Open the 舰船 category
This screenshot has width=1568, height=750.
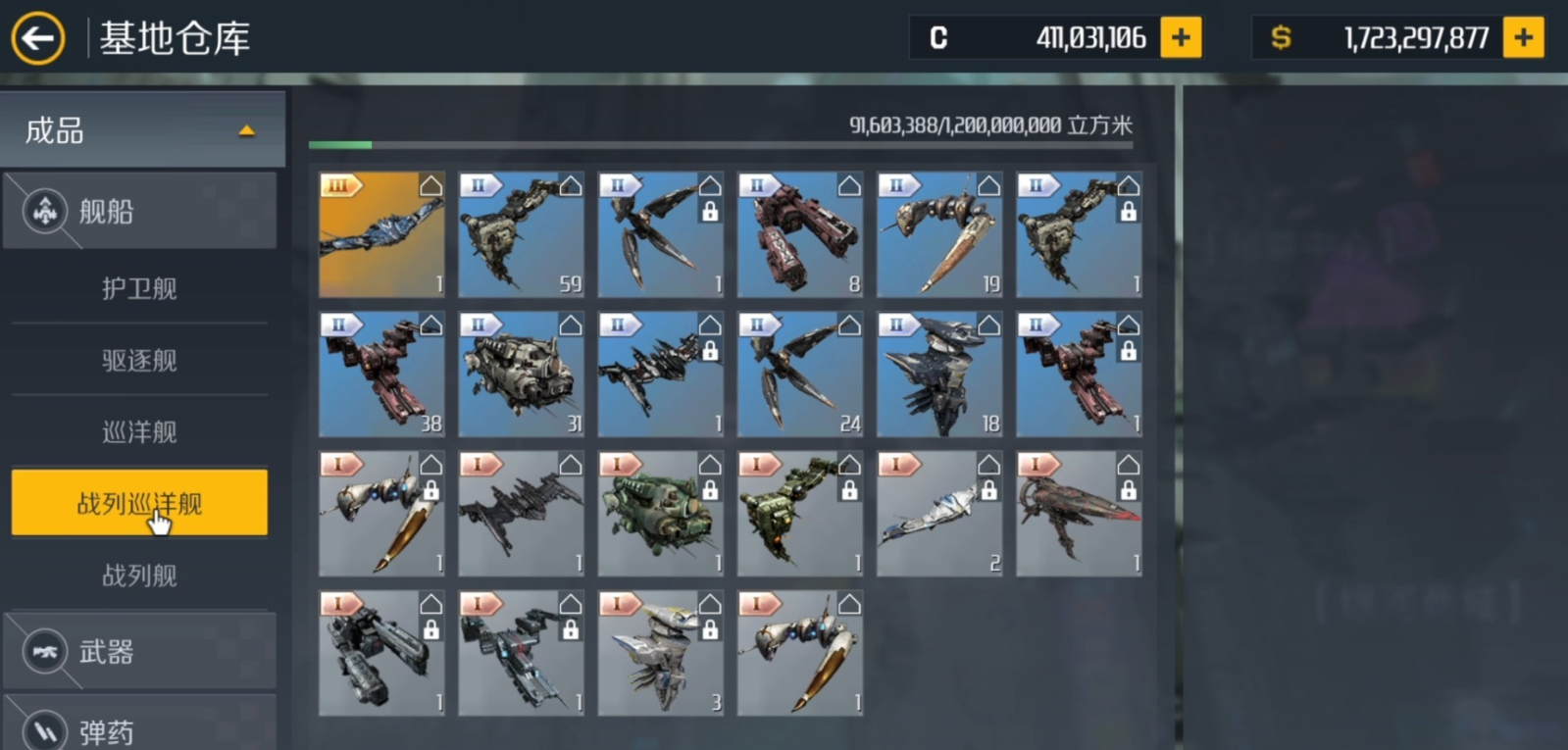[140, 211]
